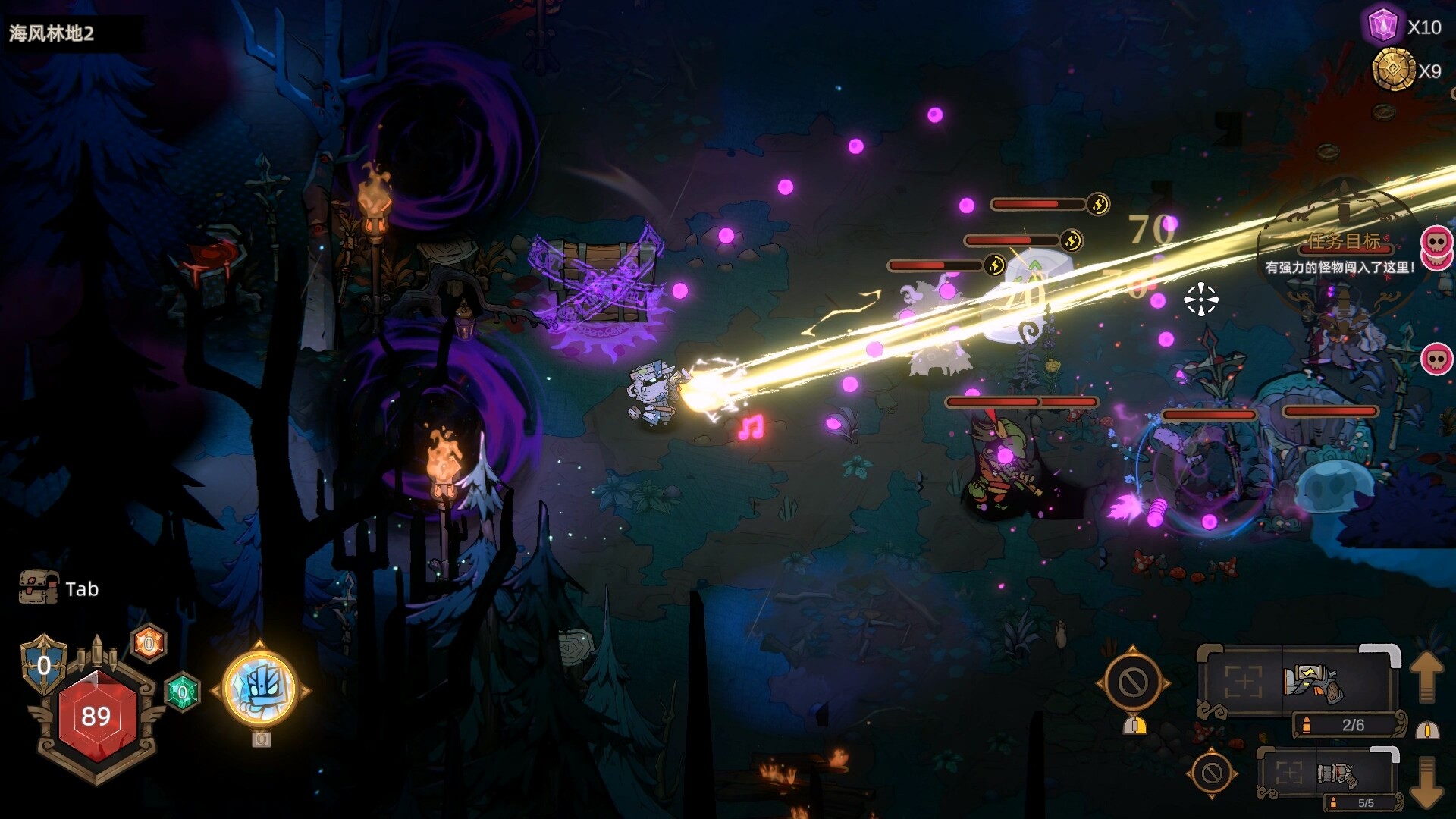Image resolution: width=1456 pixels, height=819 pixels.
Task: Click the empty attachment slot beside lightning pistol
Action: [1244, 682]
